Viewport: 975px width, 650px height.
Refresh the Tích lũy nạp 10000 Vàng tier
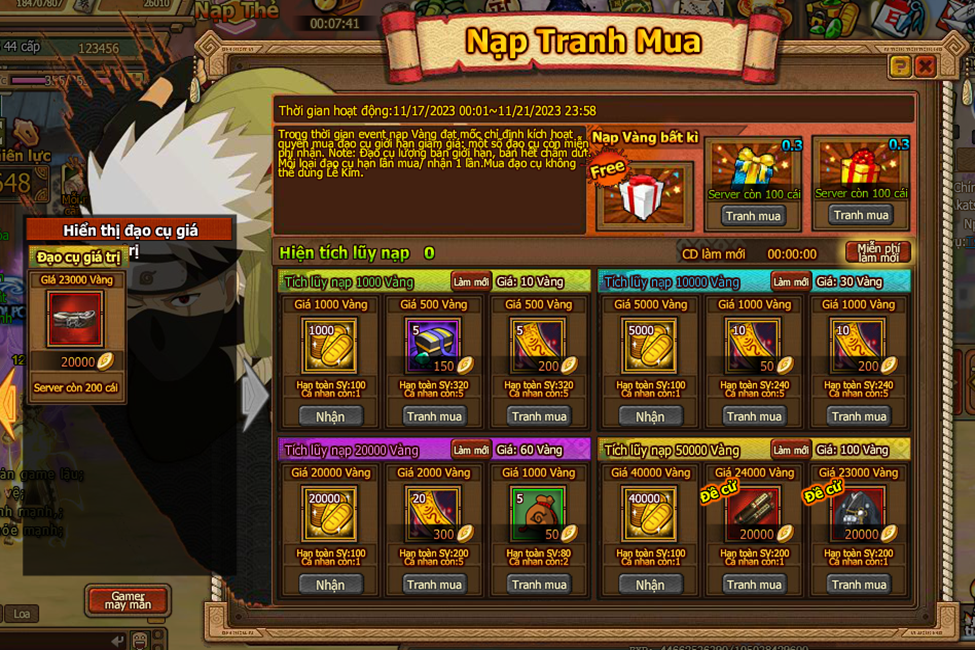[790, 282]
